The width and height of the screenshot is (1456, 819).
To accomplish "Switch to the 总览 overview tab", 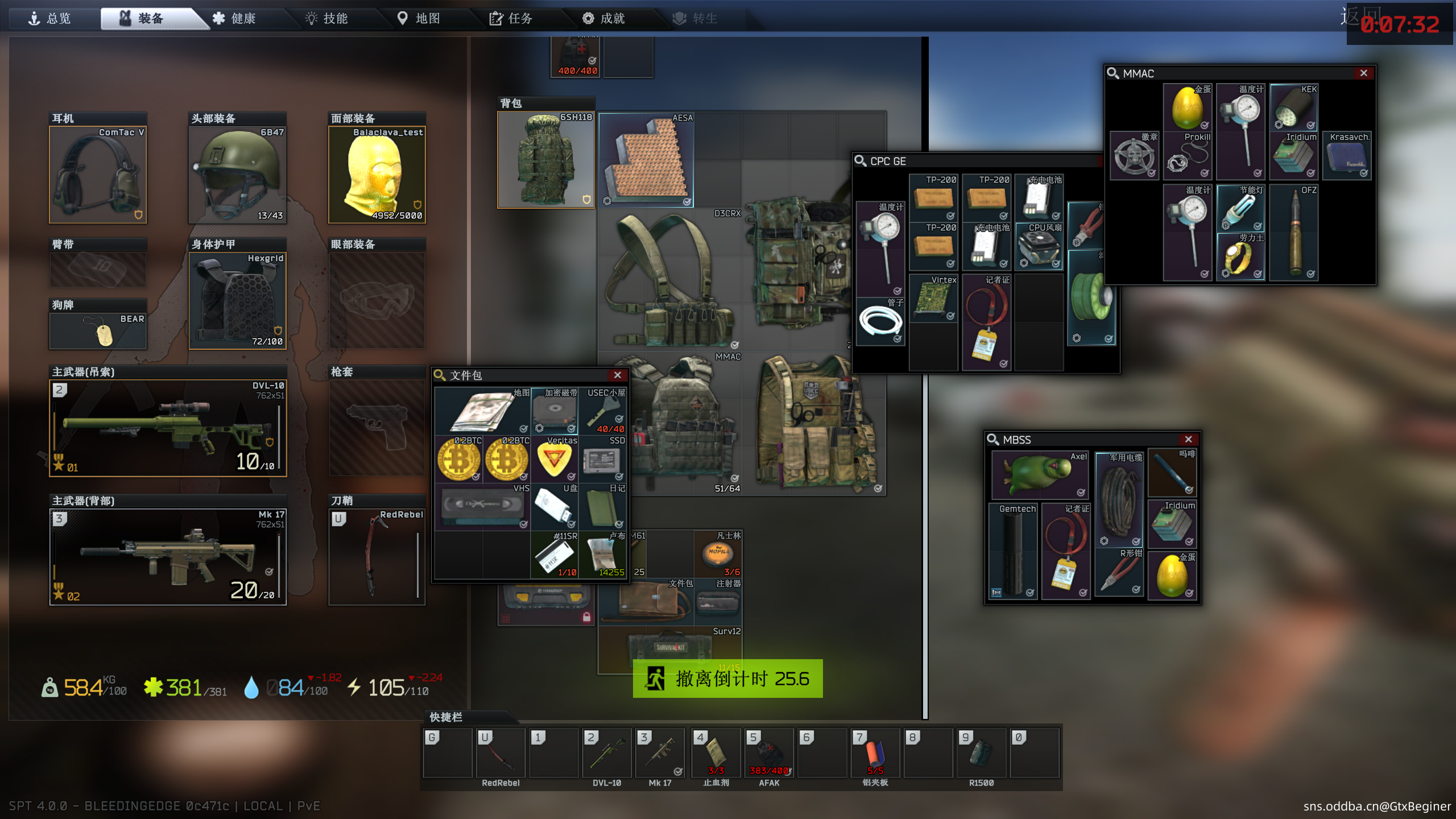I will click(x=50, y=19).
